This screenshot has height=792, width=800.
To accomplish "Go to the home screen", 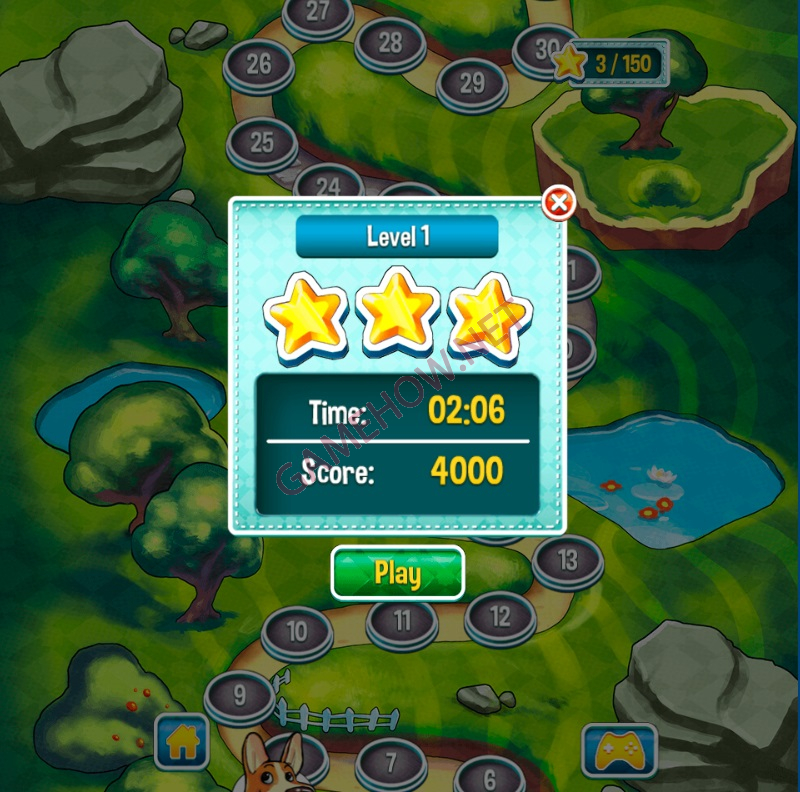I will tap(181, 741).
